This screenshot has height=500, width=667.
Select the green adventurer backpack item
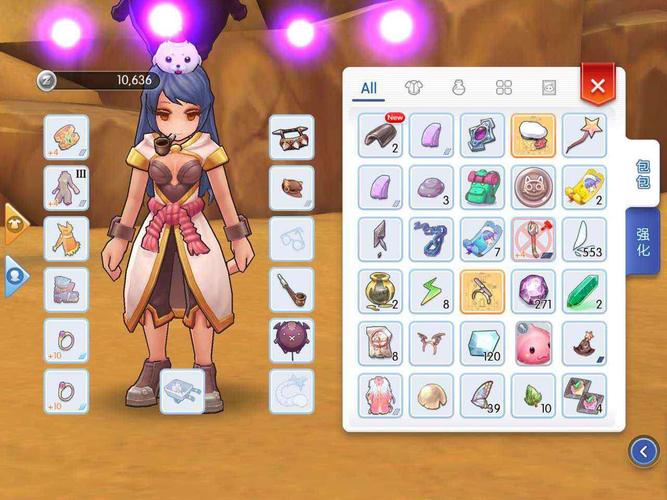[482, 186]
